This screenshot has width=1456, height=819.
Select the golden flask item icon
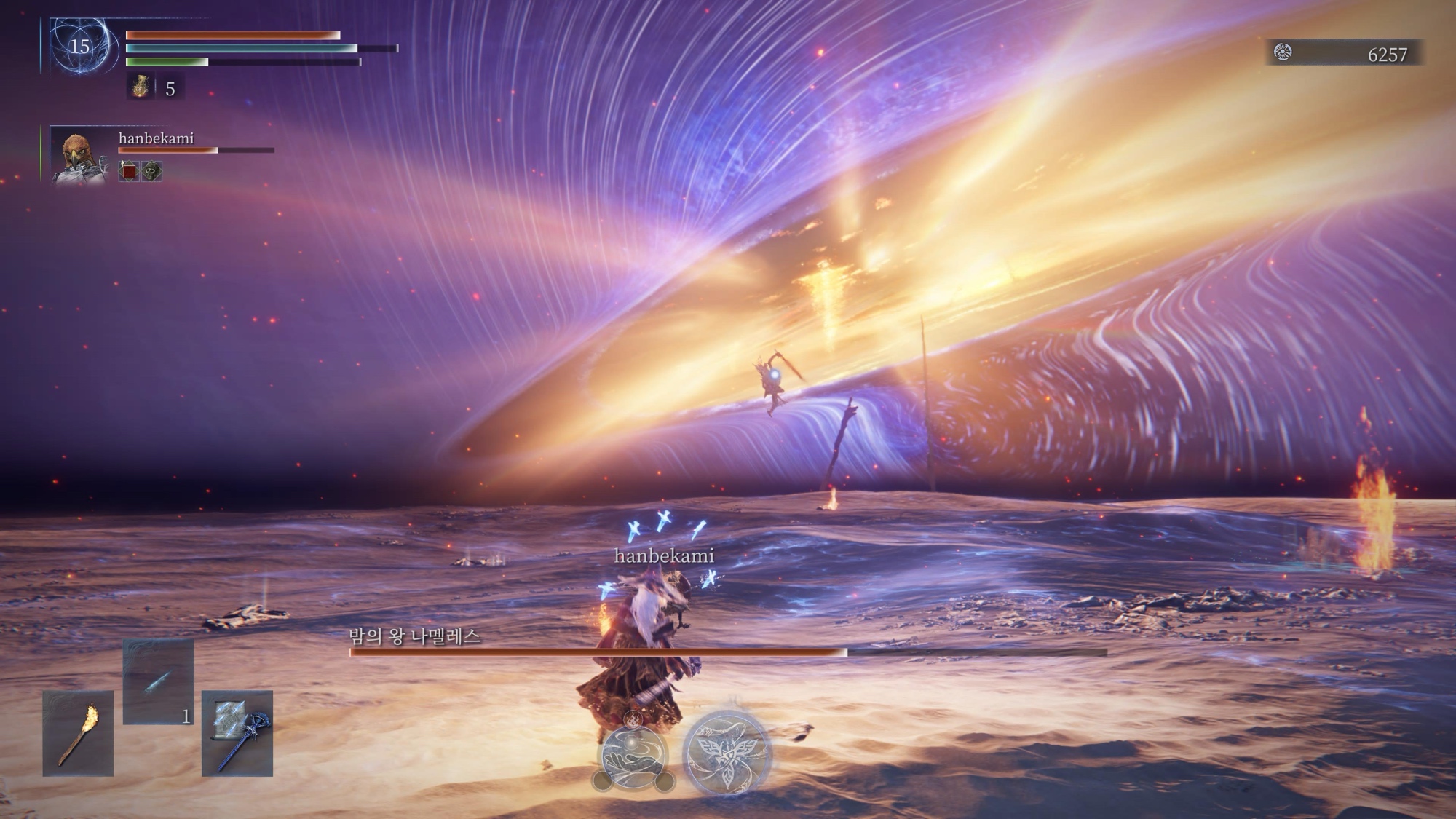click(140, 87)
